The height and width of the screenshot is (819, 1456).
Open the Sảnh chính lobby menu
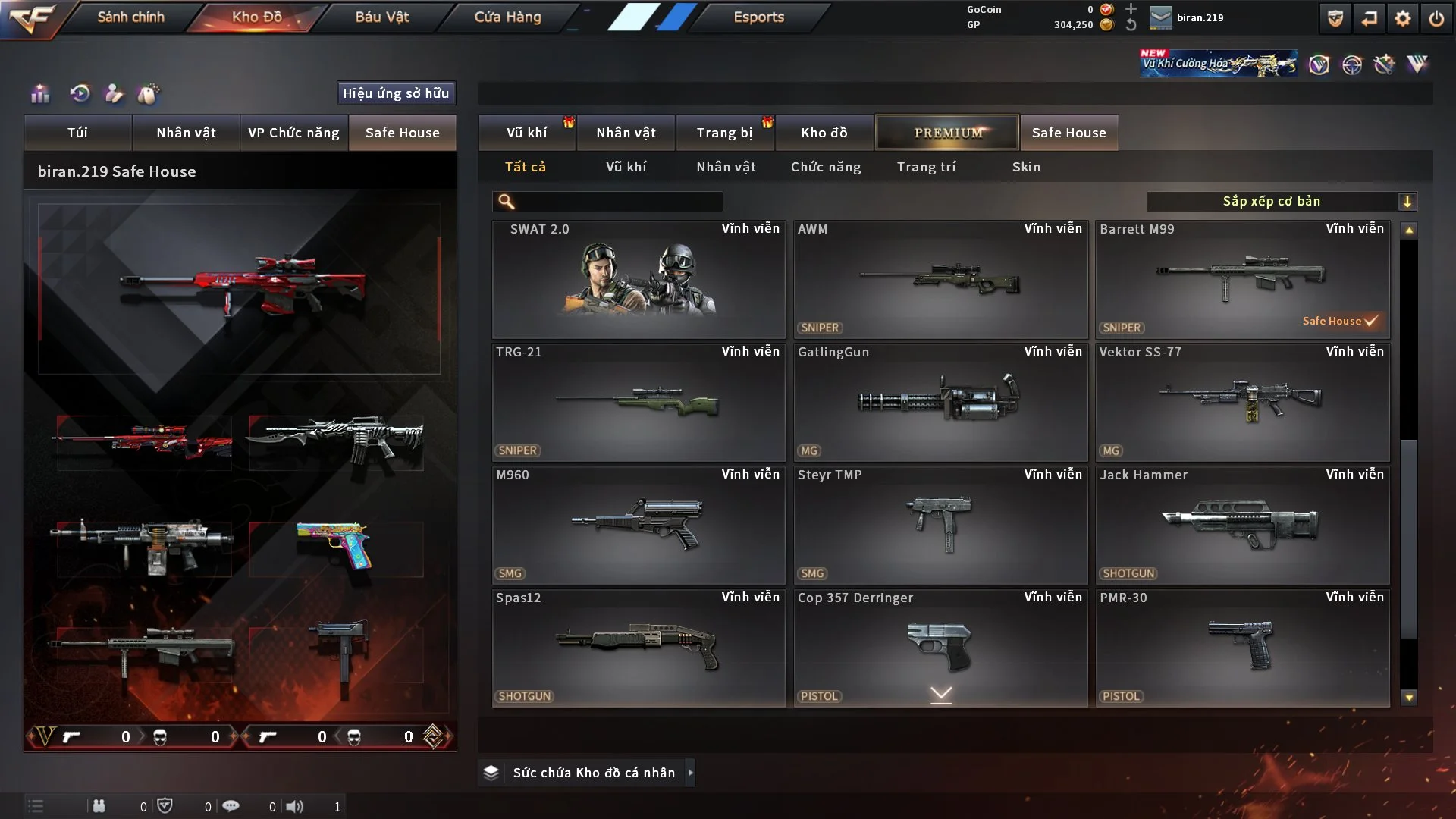[130, 17]
